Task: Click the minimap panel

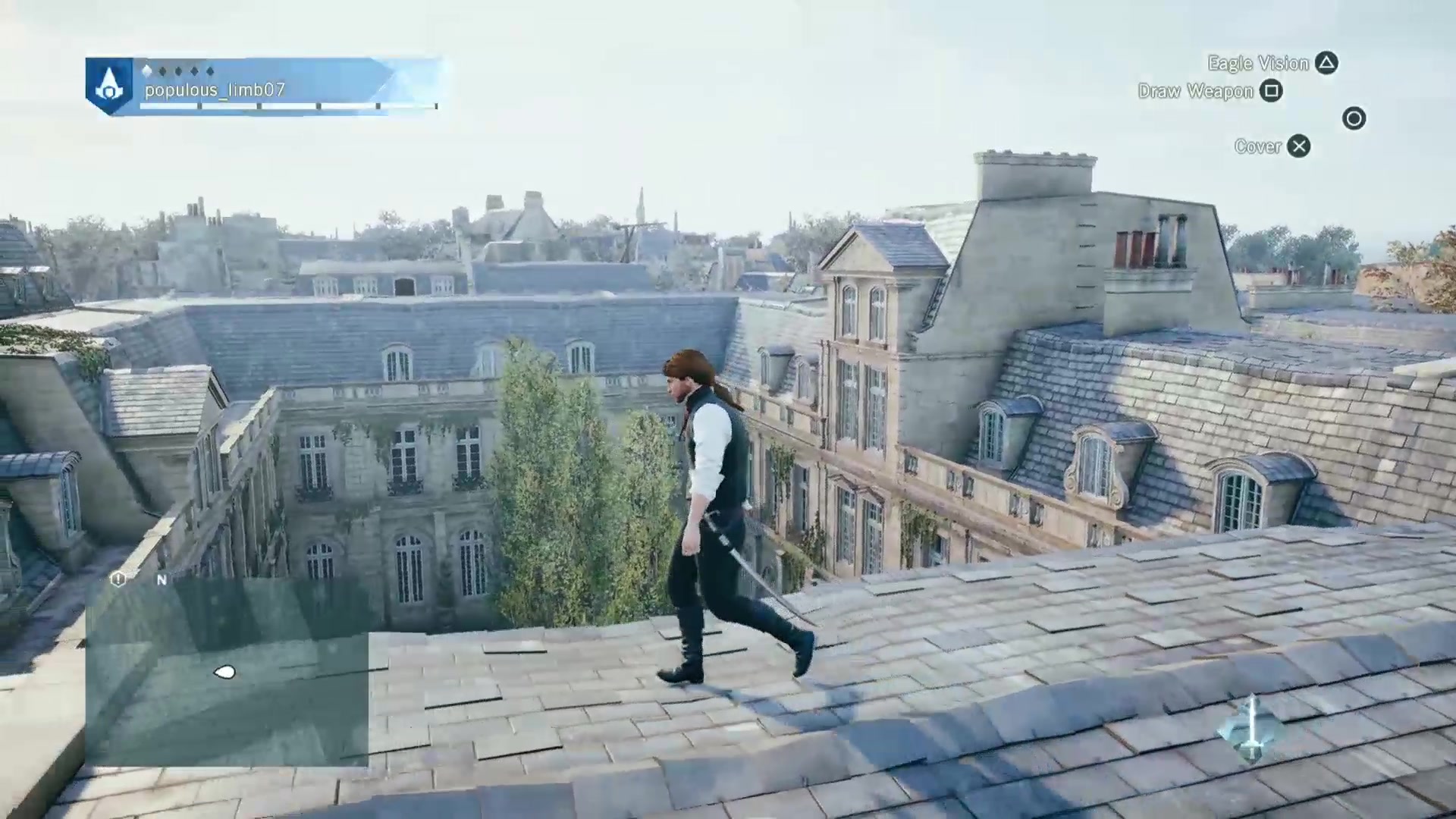Action: (227, 672)
